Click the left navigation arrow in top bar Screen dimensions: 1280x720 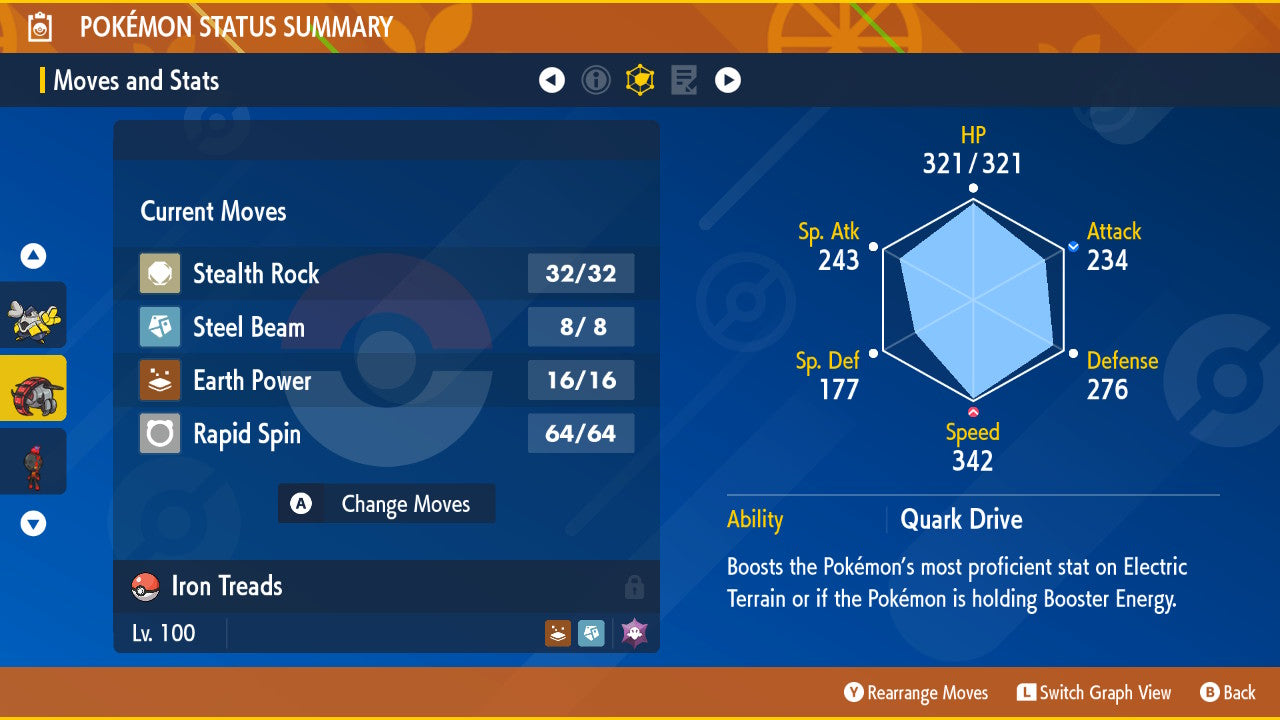[x=552, y=80]
